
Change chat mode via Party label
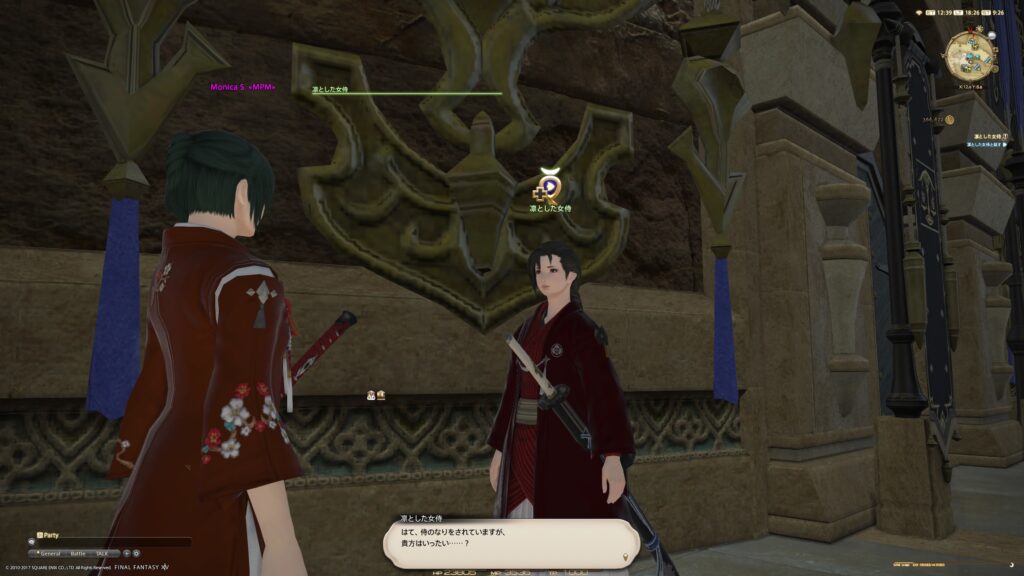pyautogui.click(x=48, y=535)
